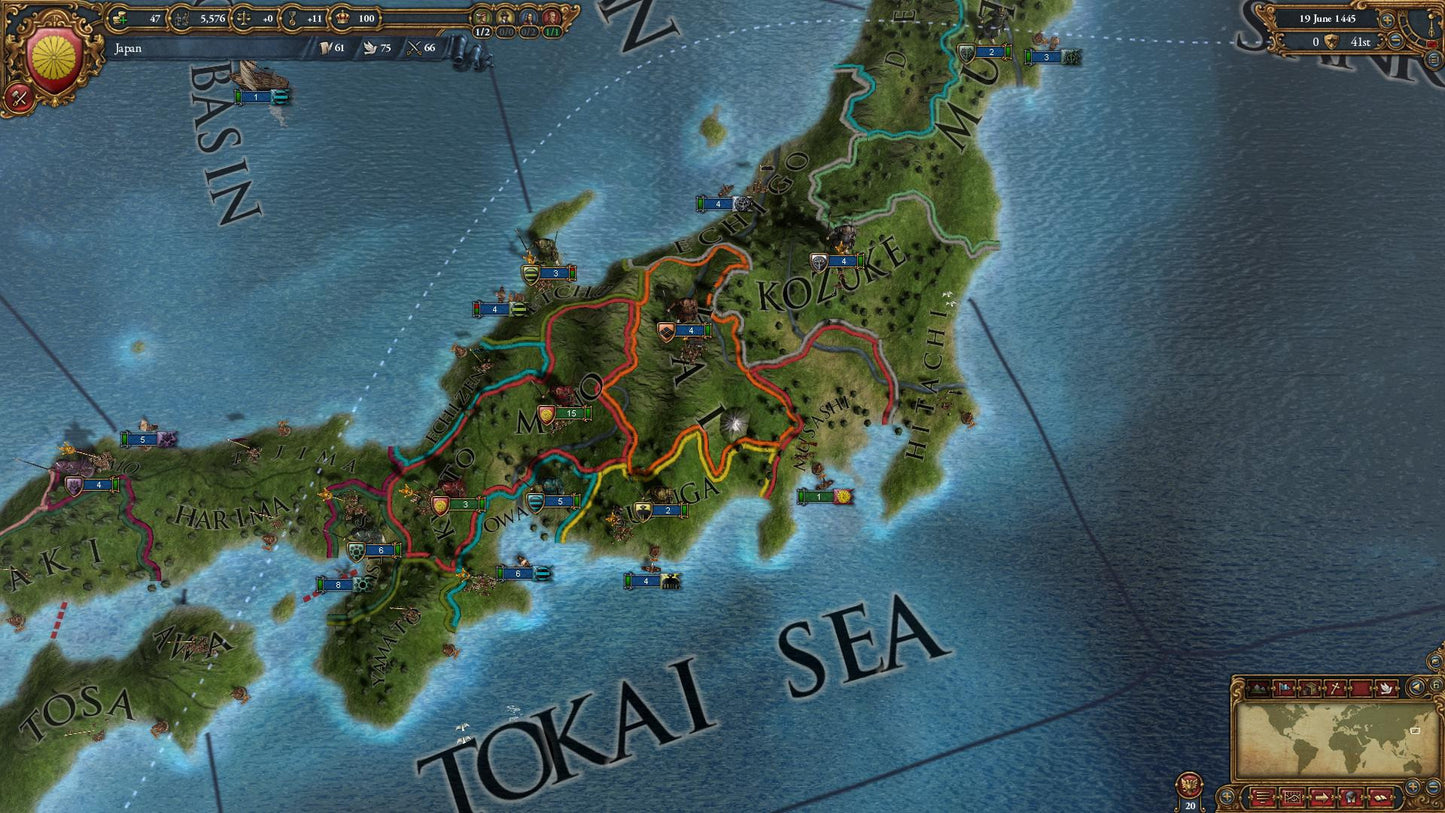Click the legitimacy crown icon showing 100
Screen dimensions: 1445x813
pyautogui.click(x=342, y=18)
